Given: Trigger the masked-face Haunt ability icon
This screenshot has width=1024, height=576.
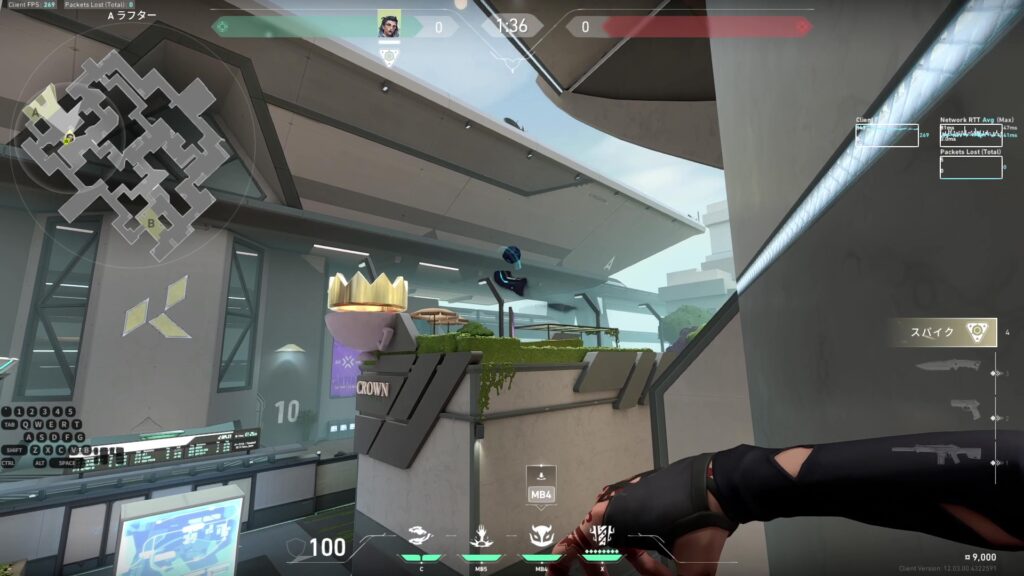Looking at the screenshot, I should tap(541, 539).
